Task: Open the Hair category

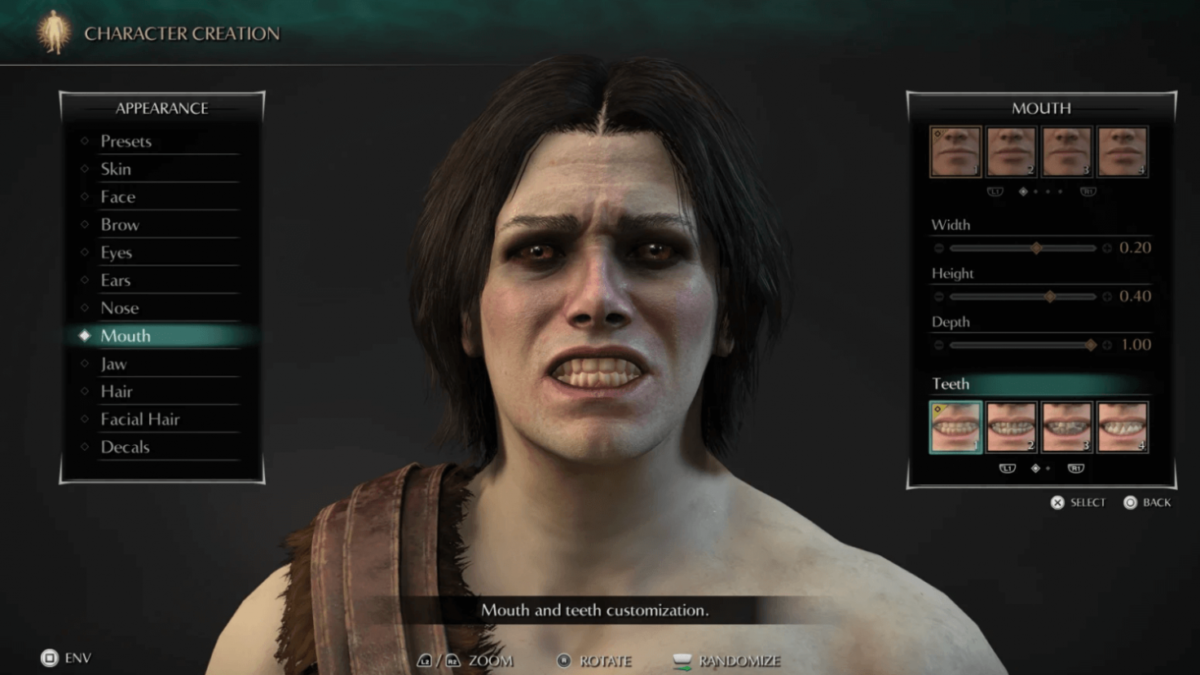Action: pos(117,392)
